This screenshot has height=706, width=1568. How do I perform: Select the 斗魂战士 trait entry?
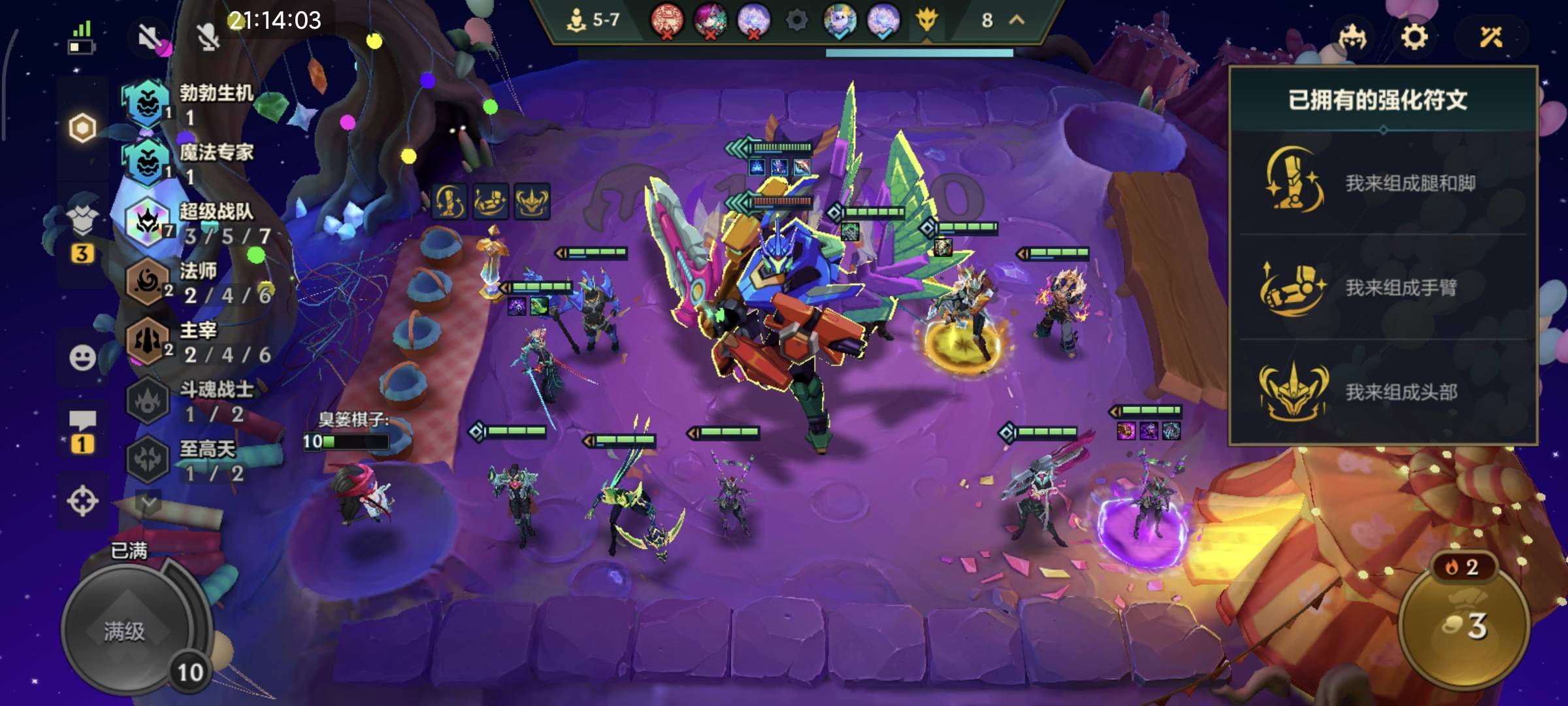point(196,401)
